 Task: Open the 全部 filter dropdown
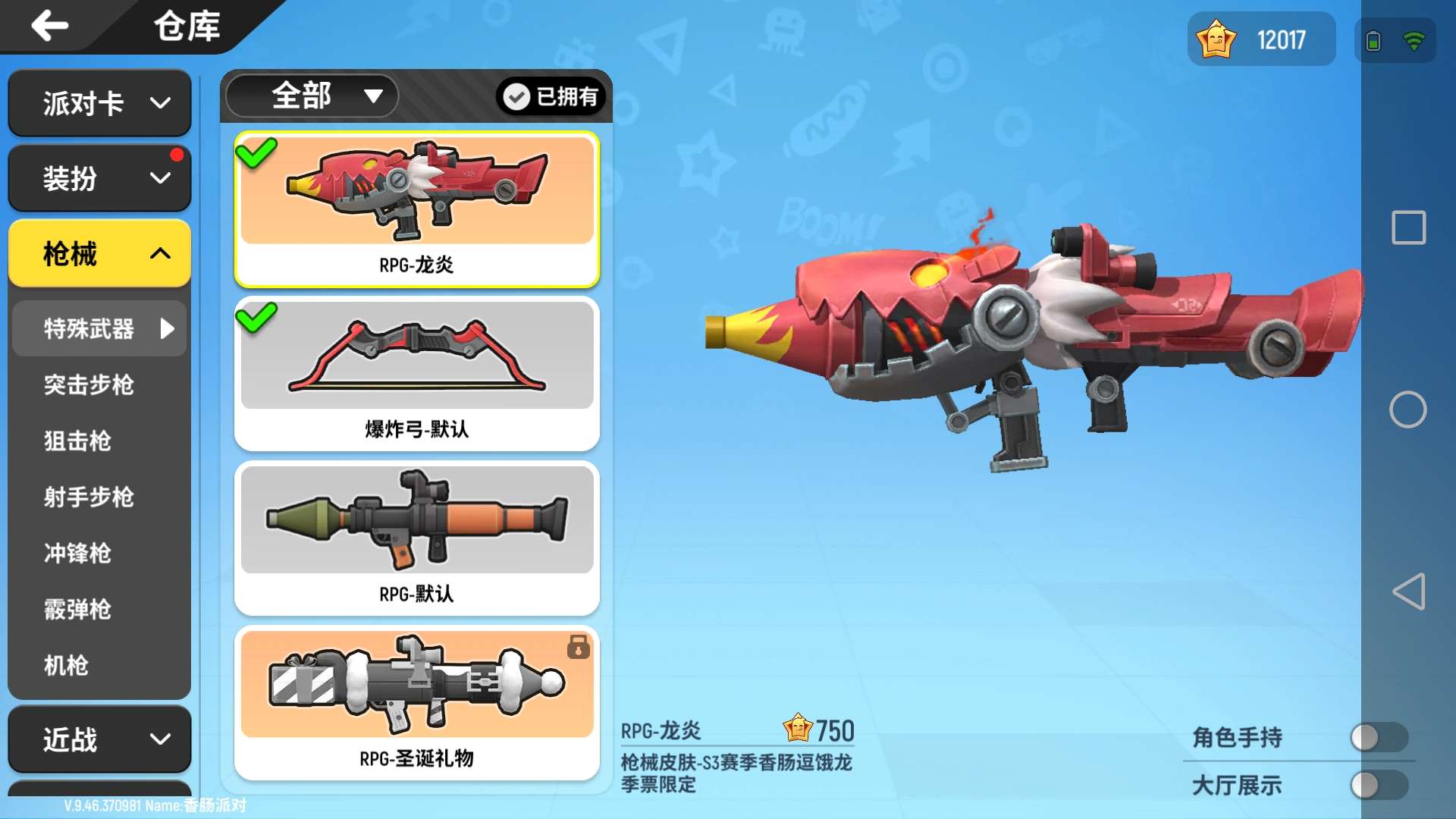click(311, 96)
